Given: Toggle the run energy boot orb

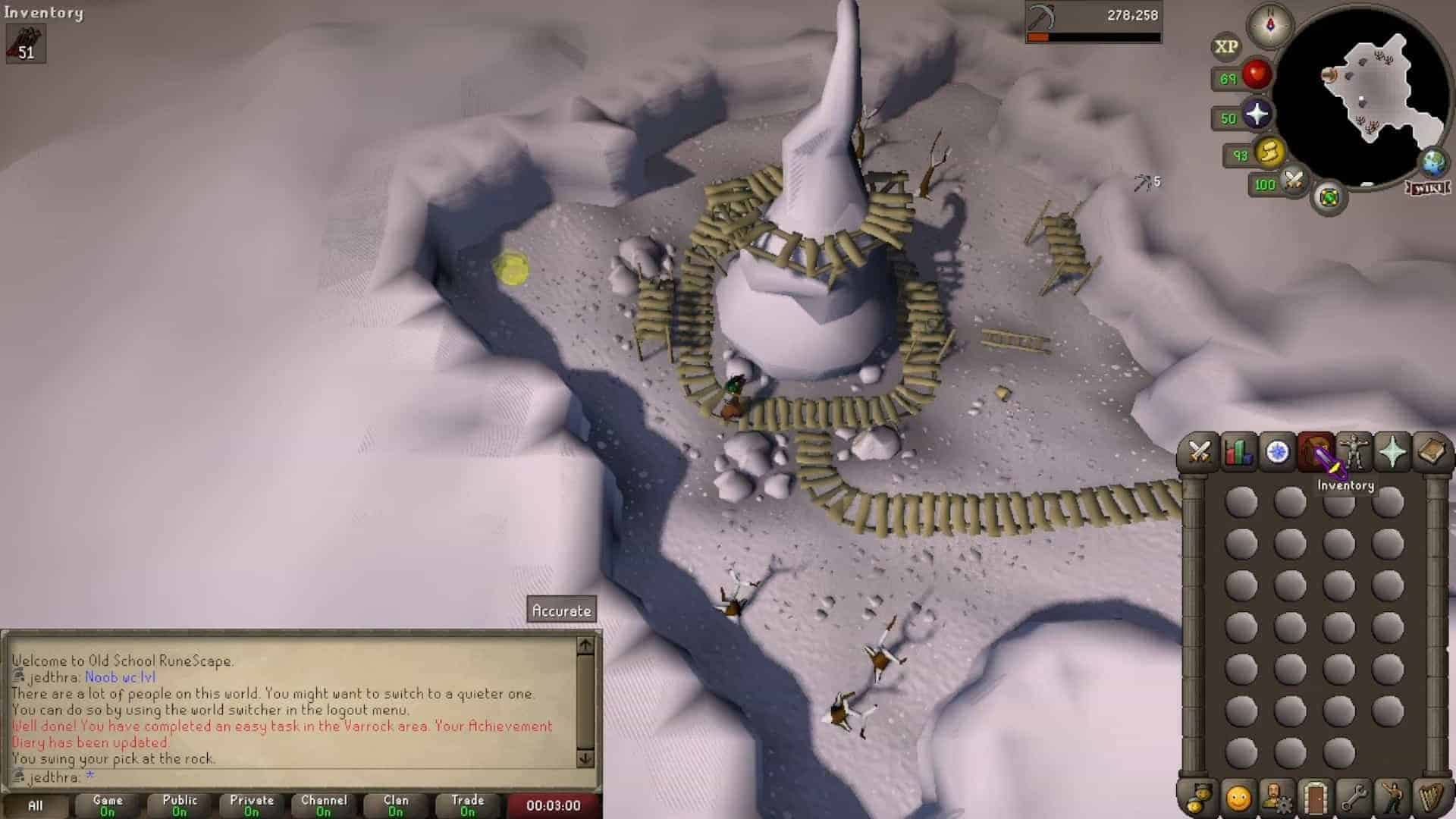Looking at the screenshot, I should coord(1269,154).
